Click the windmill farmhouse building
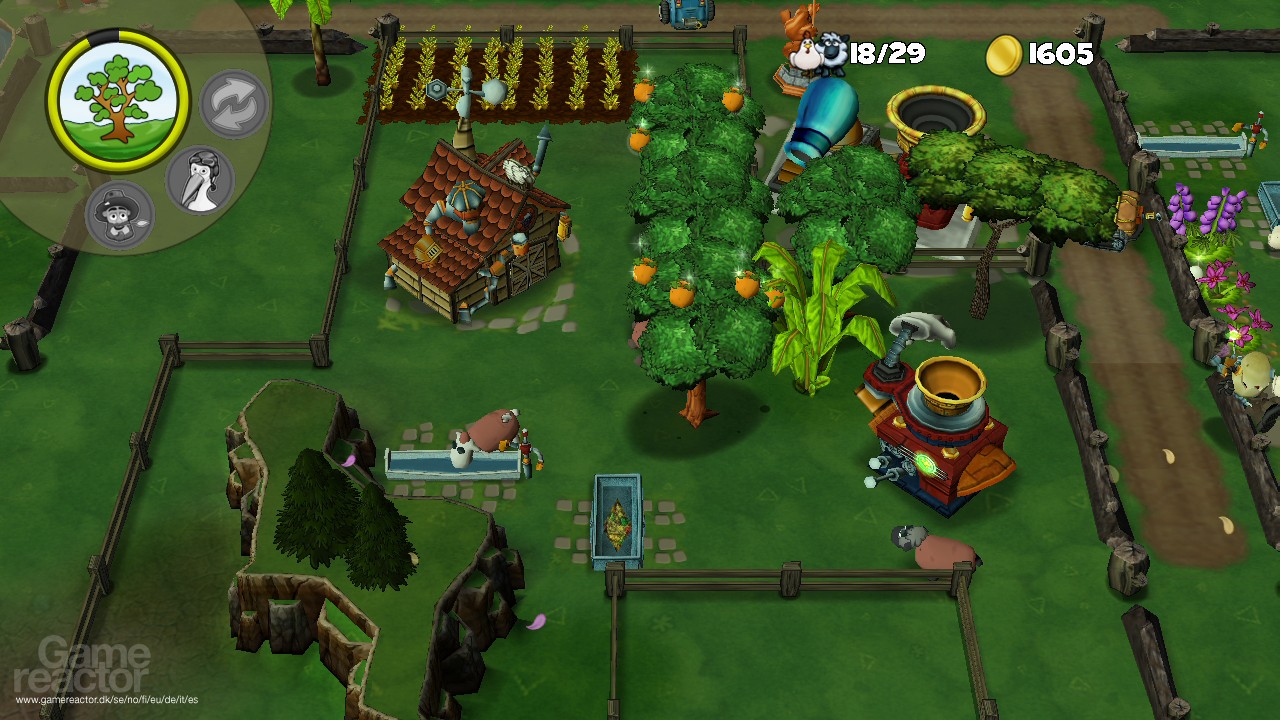The image size is (1280, 720). 470,230
